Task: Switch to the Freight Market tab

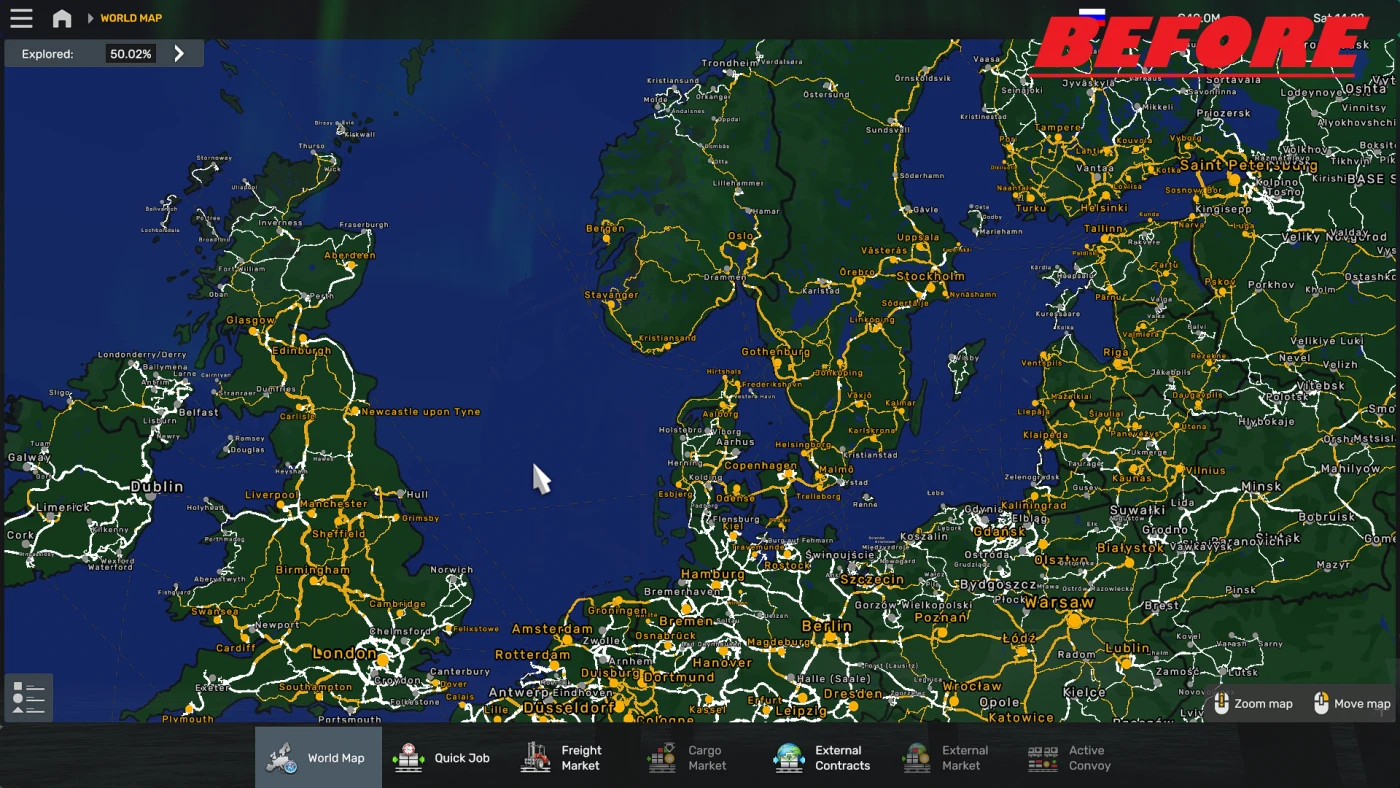Action: [565, 757]
